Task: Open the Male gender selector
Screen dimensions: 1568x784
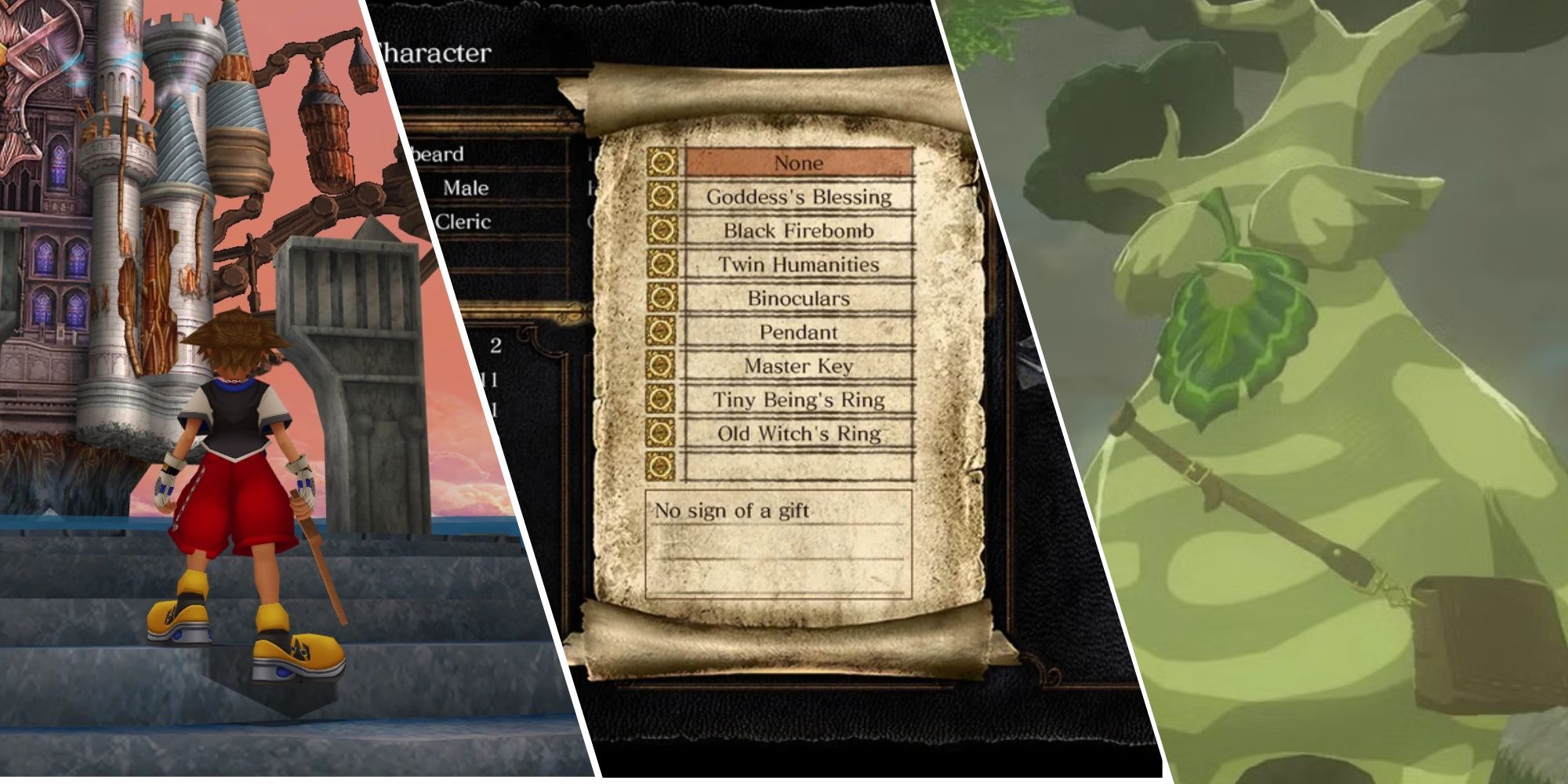Action: 466,187
